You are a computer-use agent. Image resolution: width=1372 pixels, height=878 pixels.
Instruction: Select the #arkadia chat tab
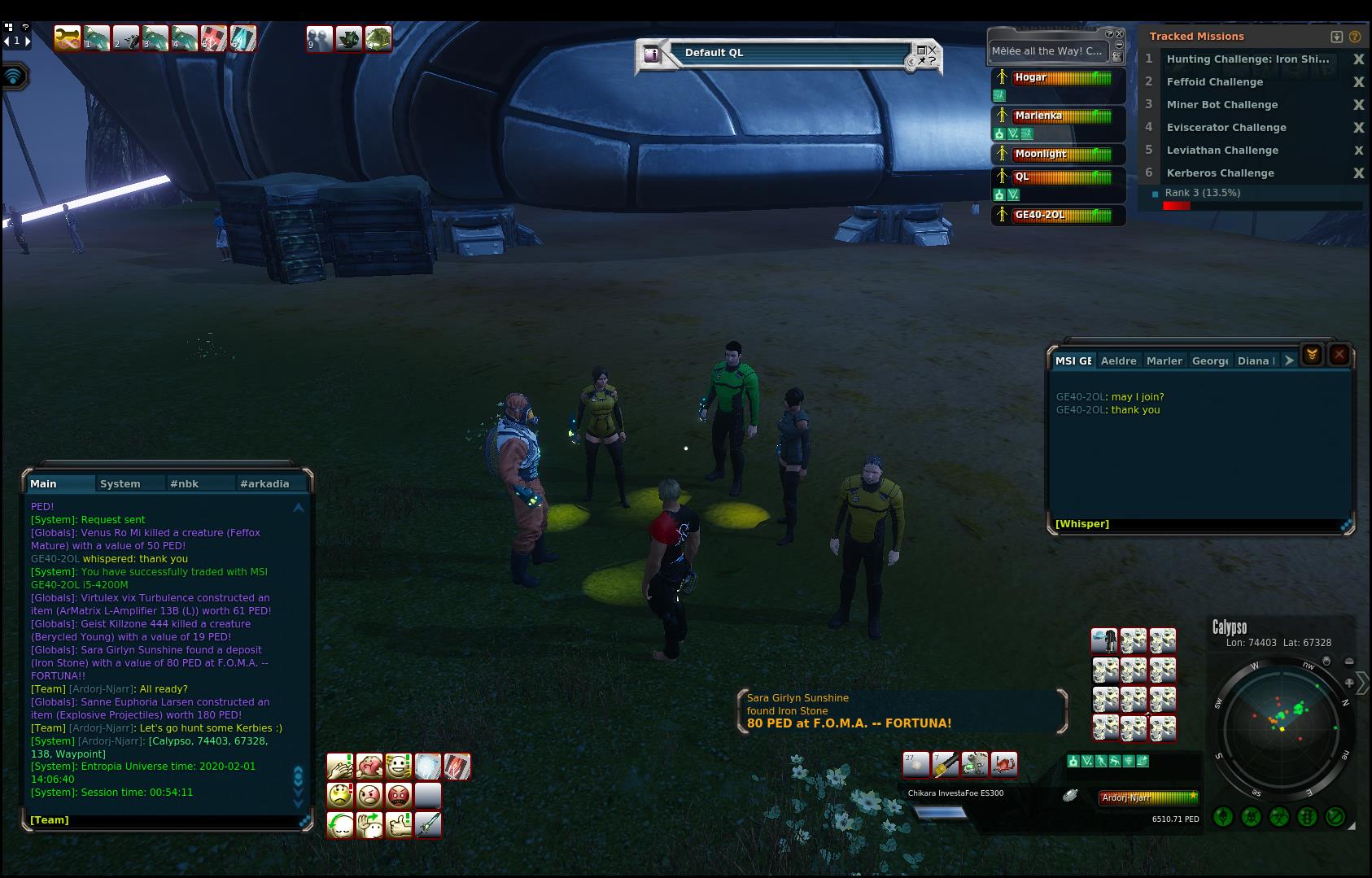264,483
